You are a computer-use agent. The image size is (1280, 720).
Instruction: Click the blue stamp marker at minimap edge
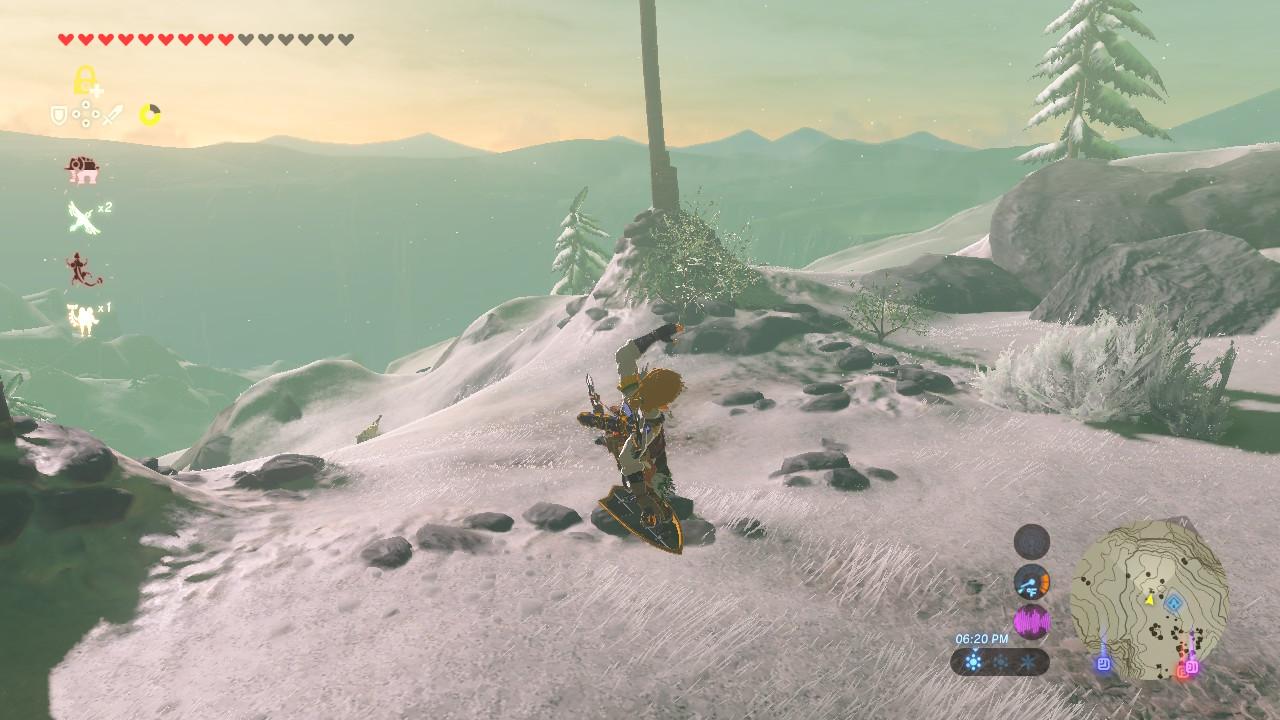pos(1103,661)
